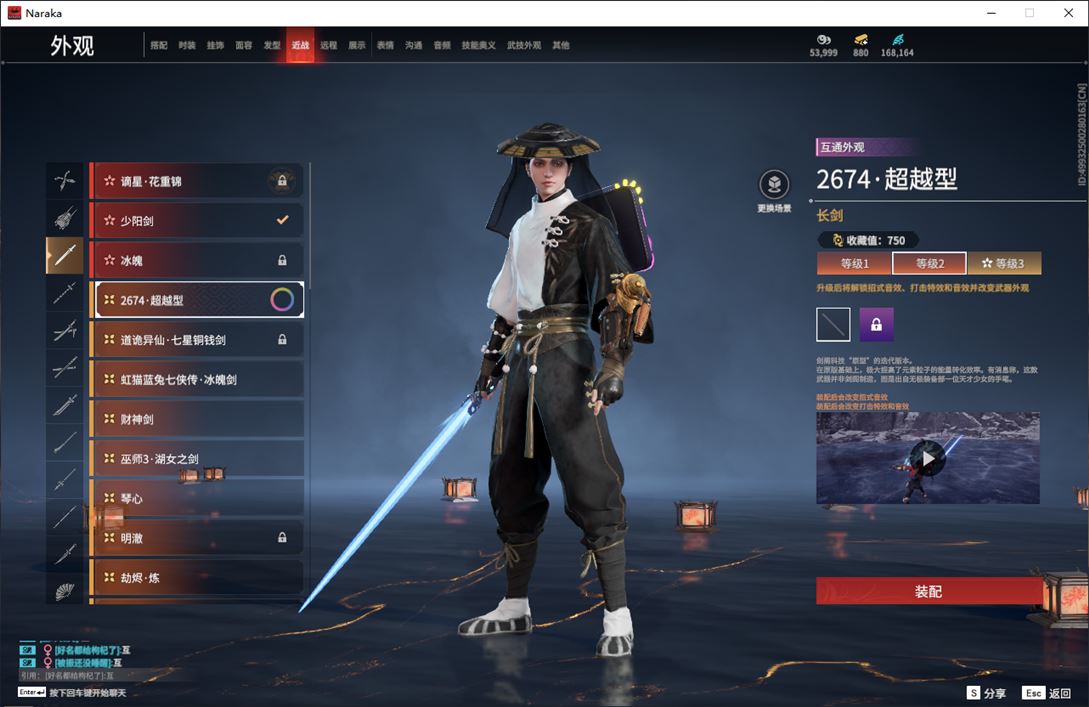Open the 发型 hairstyle tab

point(272,46)
